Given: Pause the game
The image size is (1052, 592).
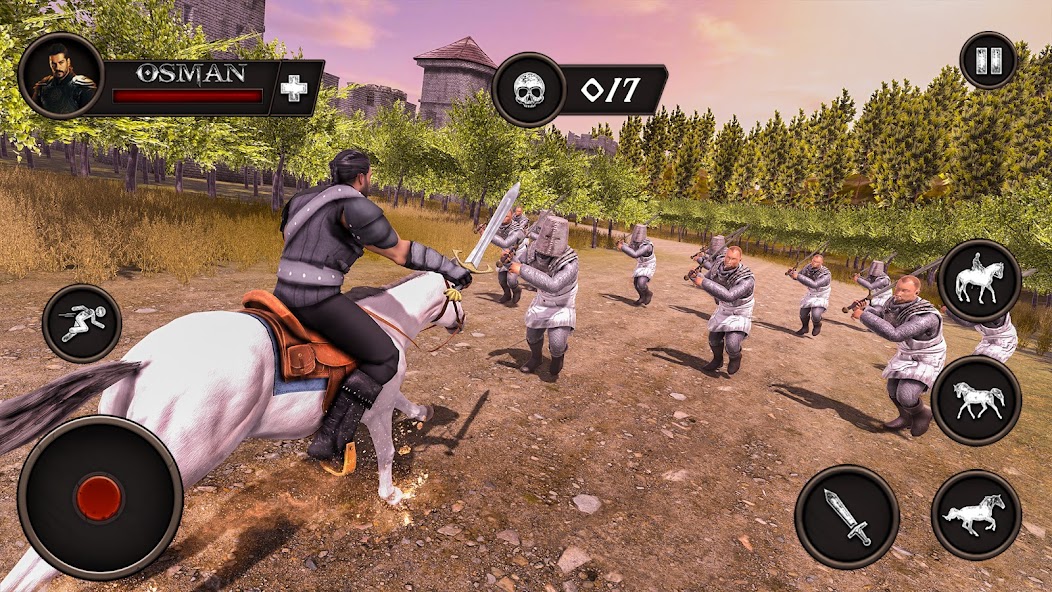Looking at the screenshot, I should 988,61.
